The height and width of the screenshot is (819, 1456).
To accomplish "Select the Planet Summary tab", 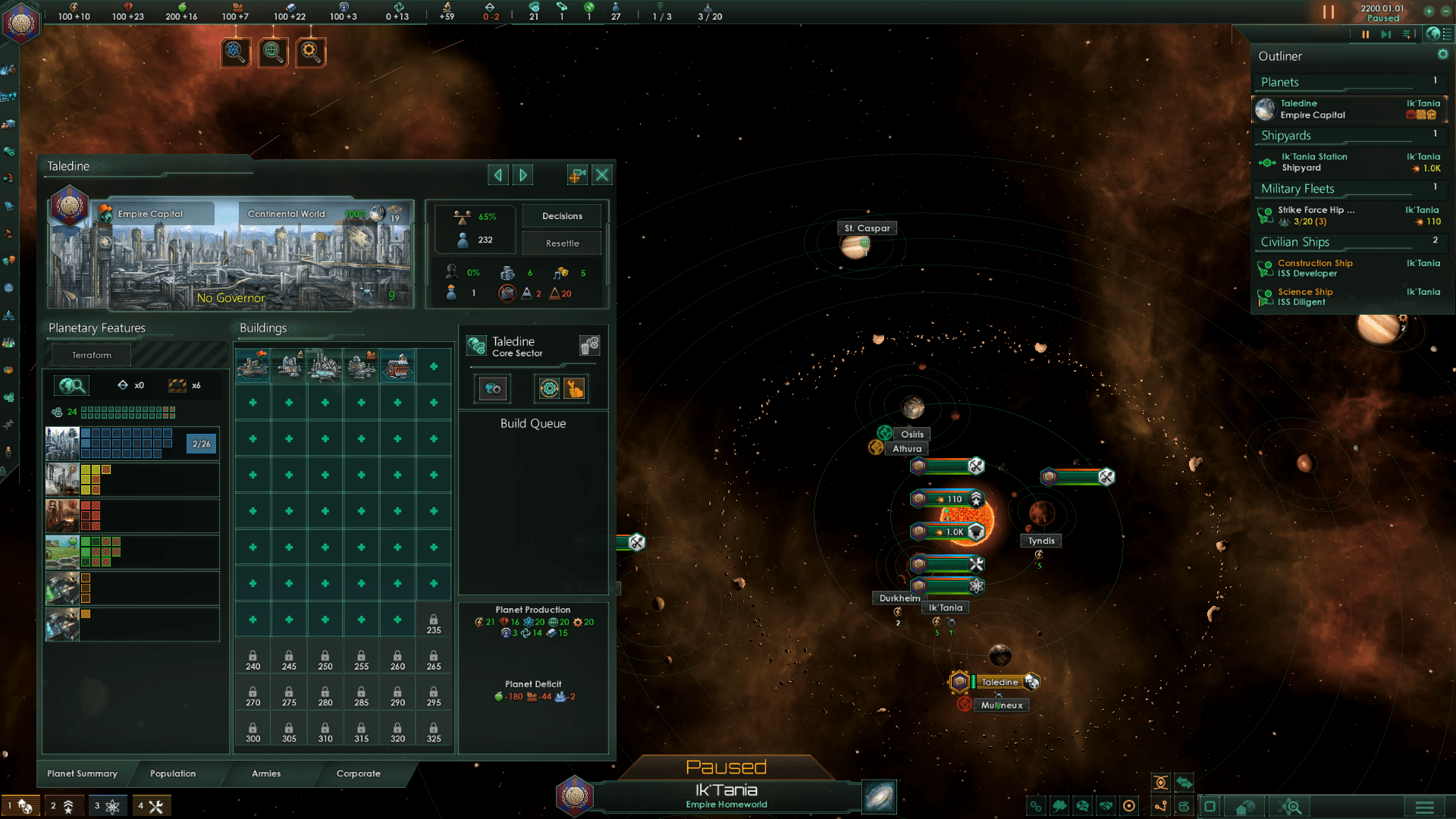I will tap(82, 773).
